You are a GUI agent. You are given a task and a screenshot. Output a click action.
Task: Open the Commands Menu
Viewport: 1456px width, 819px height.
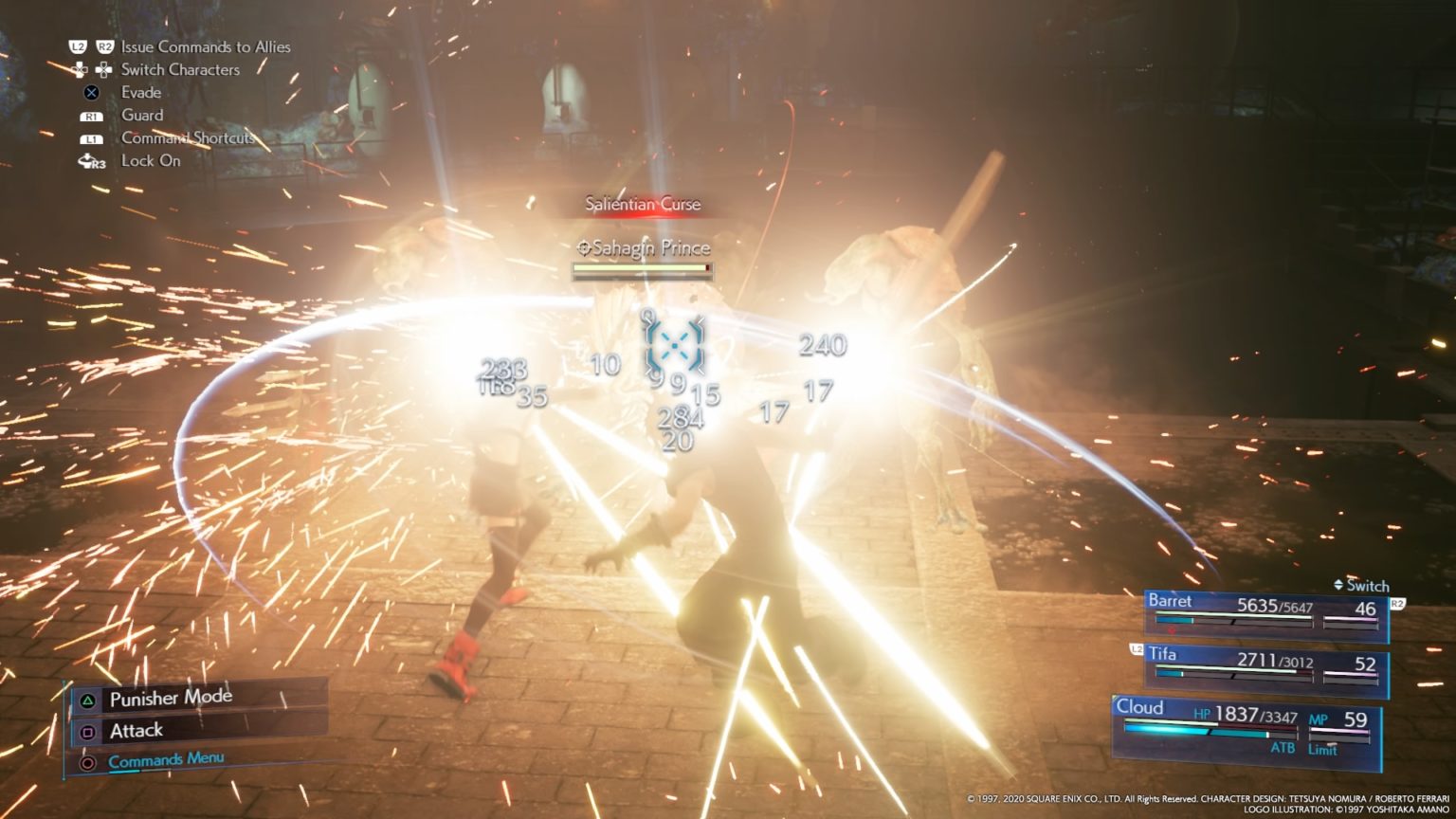click(x=166, y=760)
